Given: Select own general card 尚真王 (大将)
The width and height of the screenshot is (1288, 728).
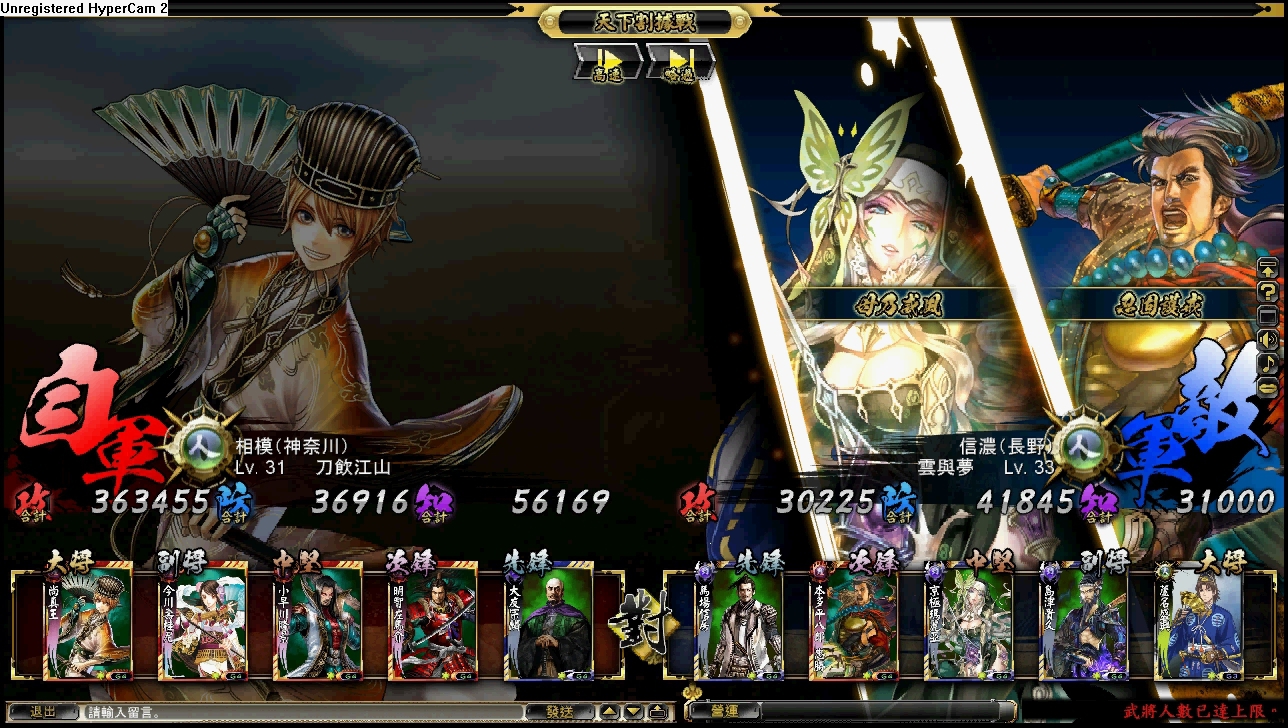Looking at the screenshot, I should point(87,624).
